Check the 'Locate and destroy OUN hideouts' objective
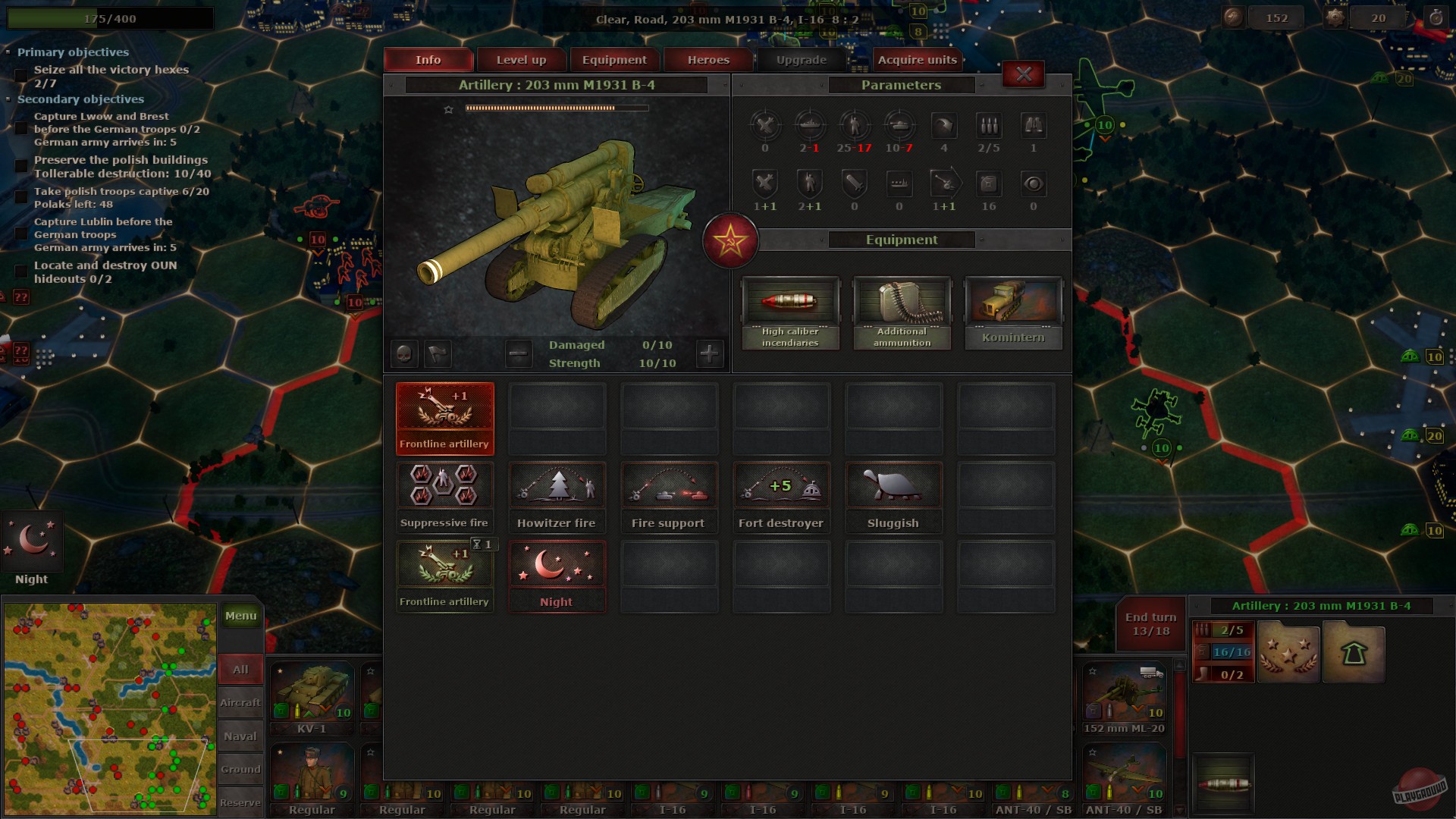 [20, 270]
